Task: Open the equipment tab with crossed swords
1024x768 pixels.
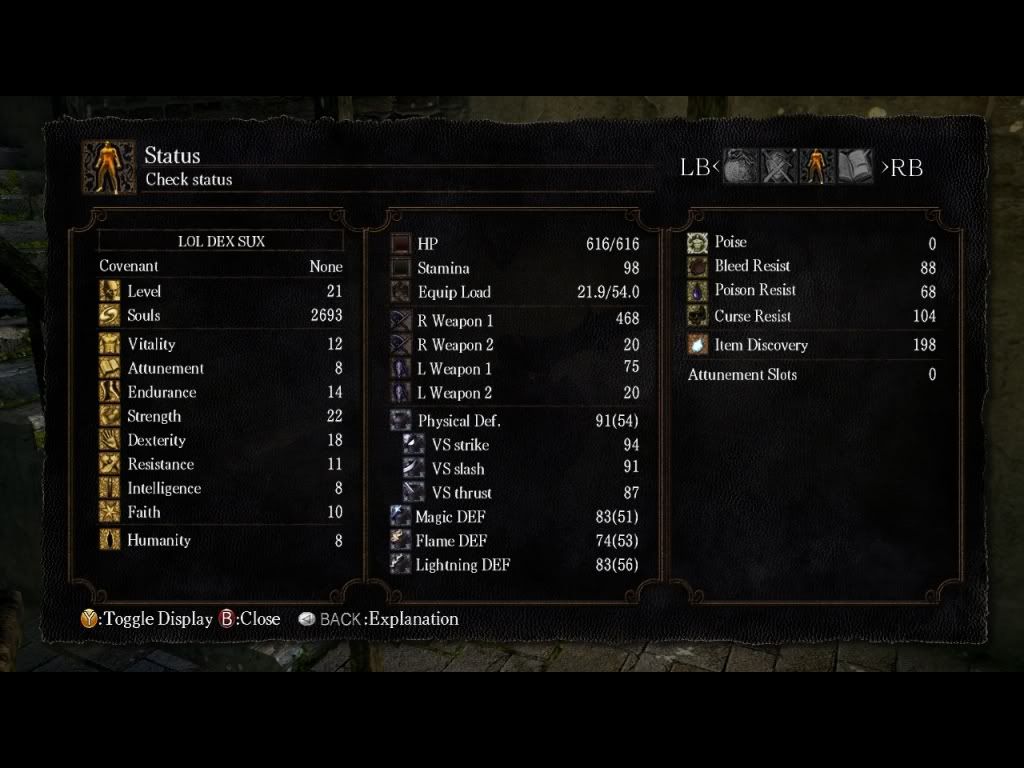Action: point(778,167)
